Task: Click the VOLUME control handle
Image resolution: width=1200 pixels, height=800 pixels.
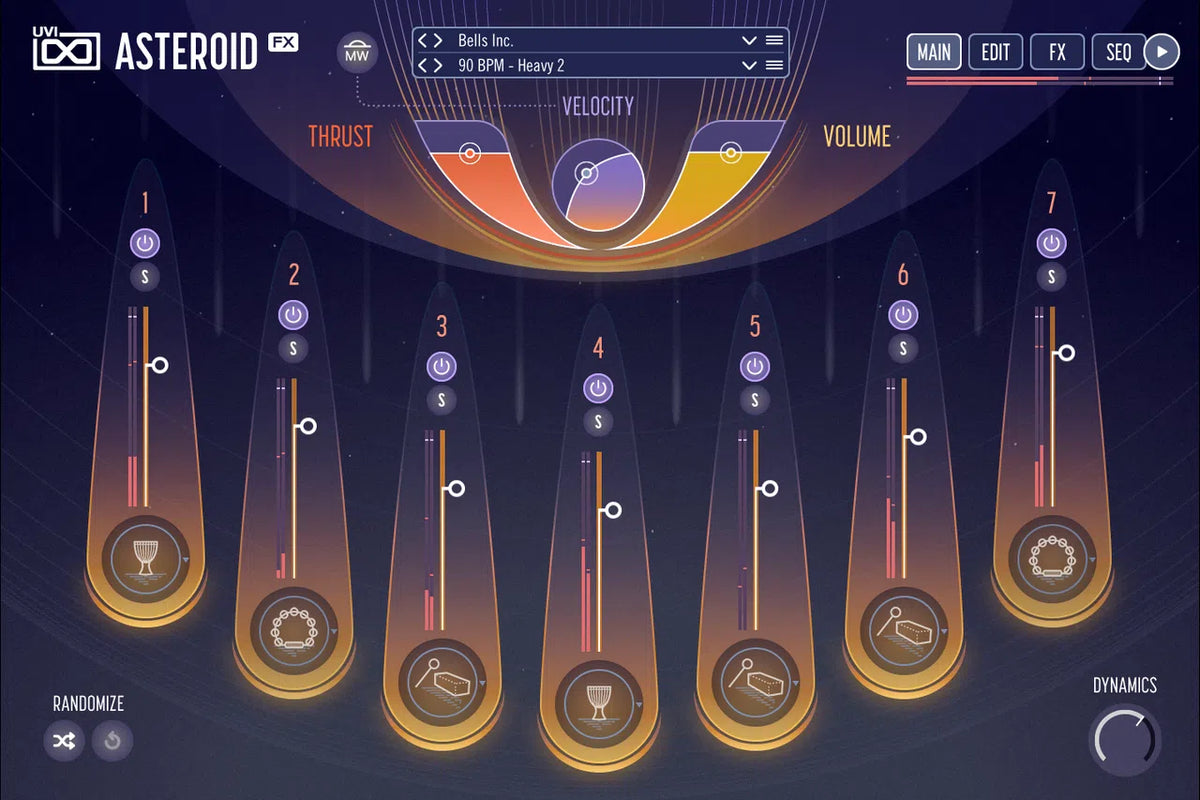Action: coord(731,153)
